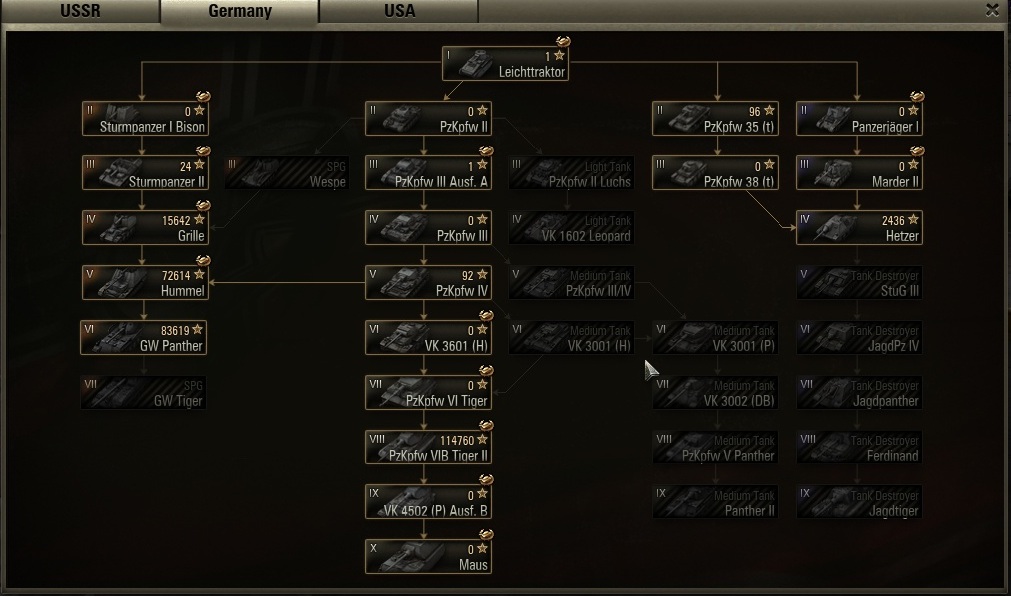Select the locked GW Tiger node
1011x597 pixels.
pyautogui.click(x=145, y=393)
